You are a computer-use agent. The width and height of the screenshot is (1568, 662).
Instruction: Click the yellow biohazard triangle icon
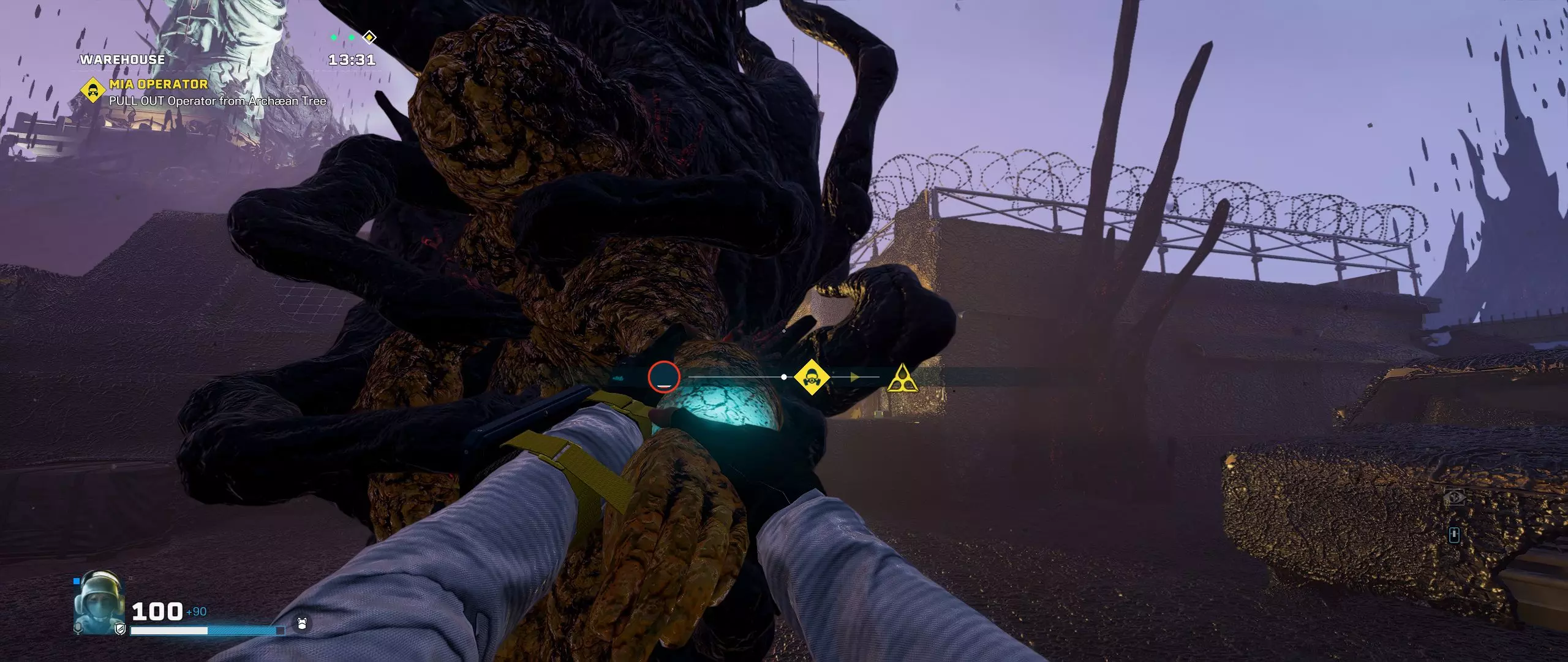[x=902, y=379]
